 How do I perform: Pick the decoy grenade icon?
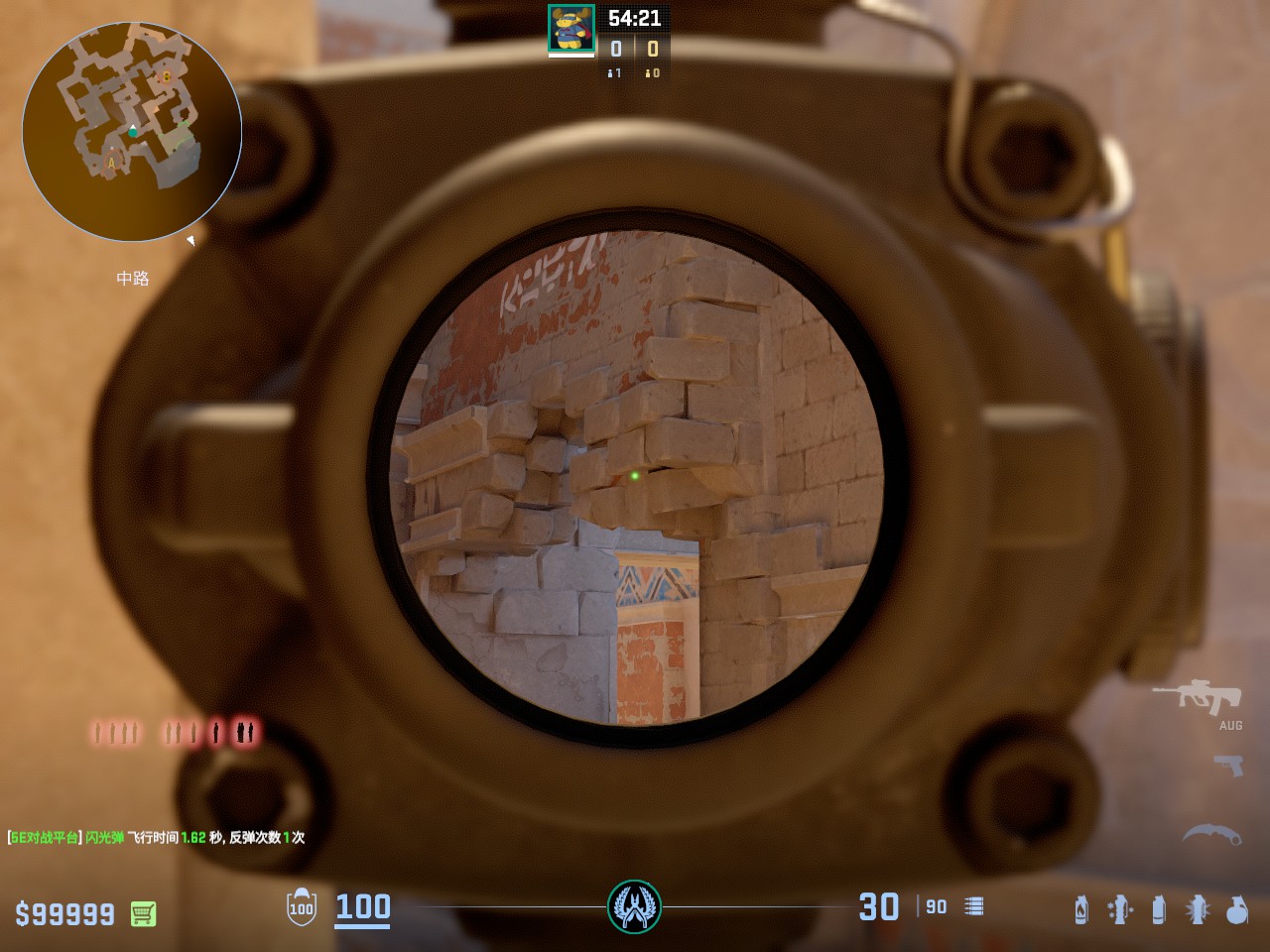pos(1121,909)
